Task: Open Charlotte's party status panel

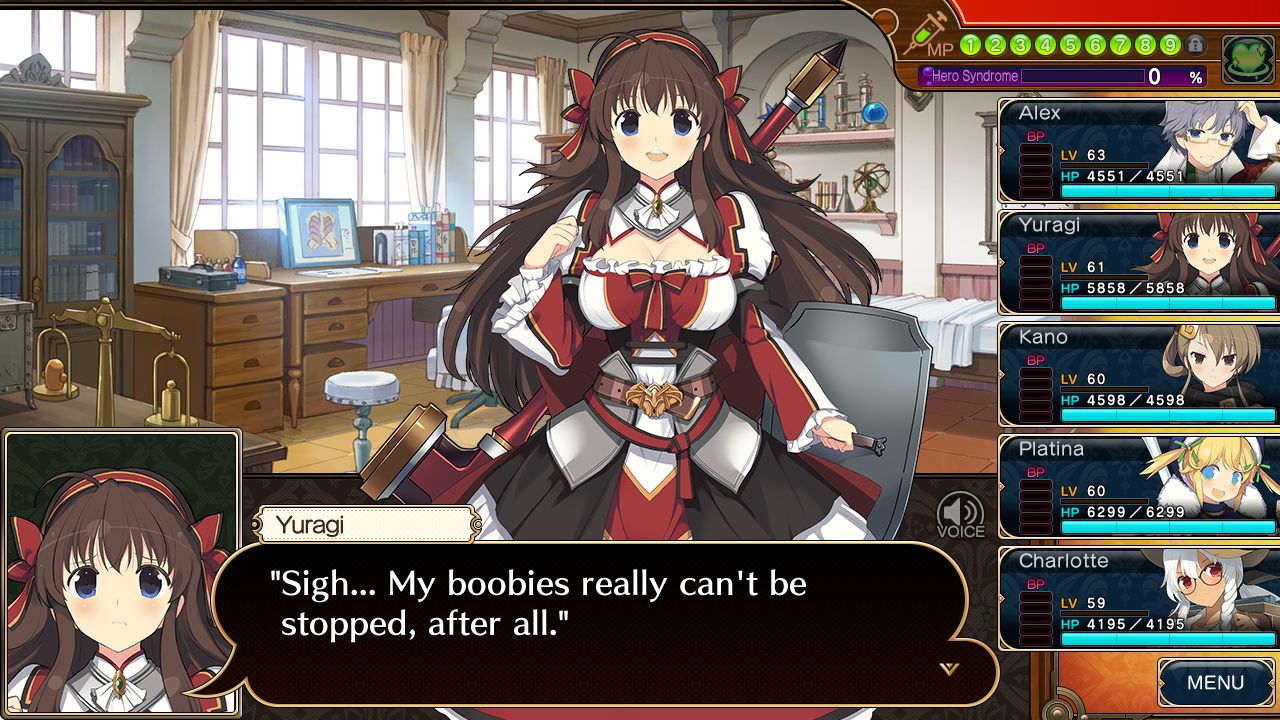Action: point(1139,599)
